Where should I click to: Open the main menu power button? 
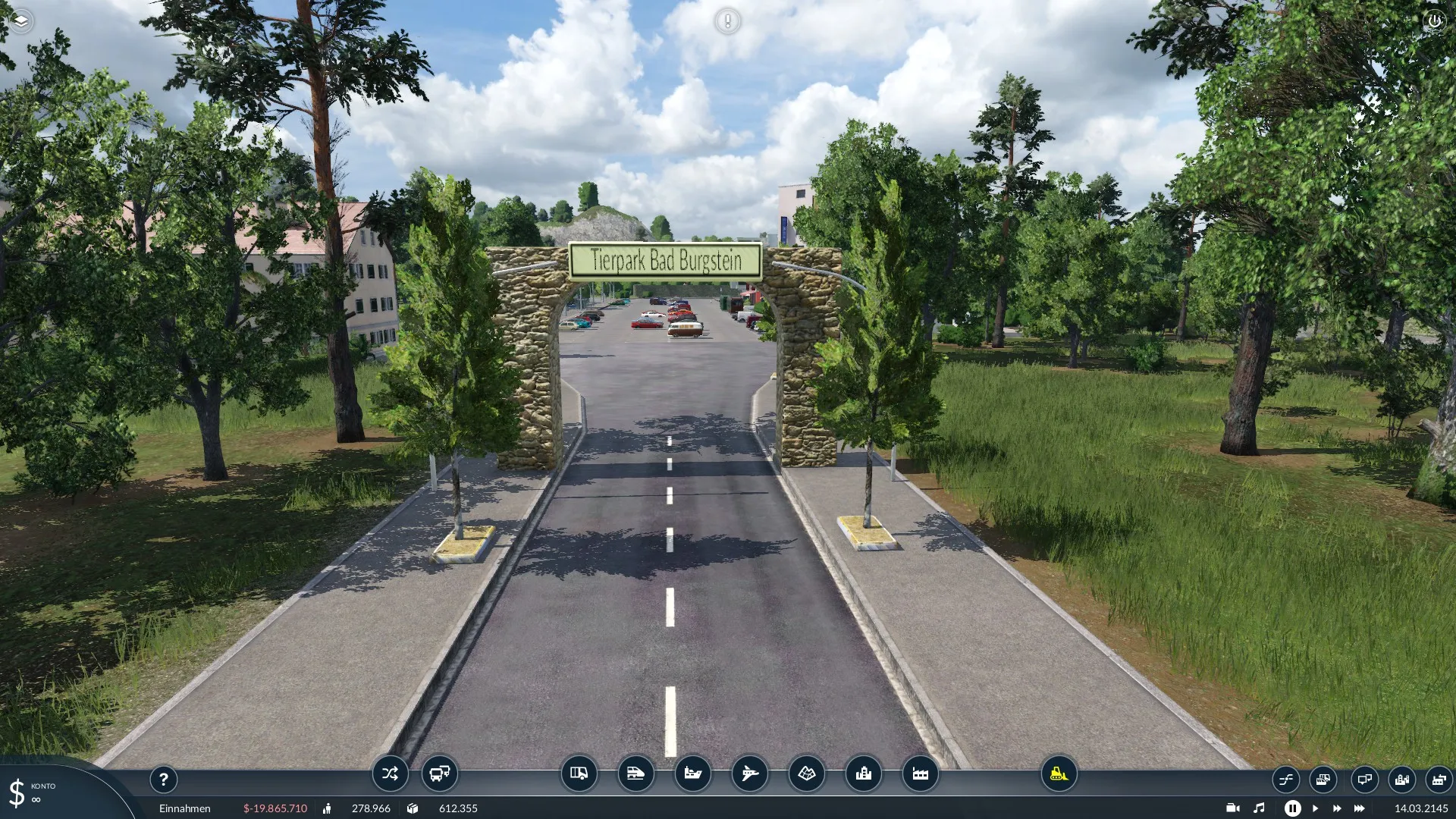[1434, 20]
